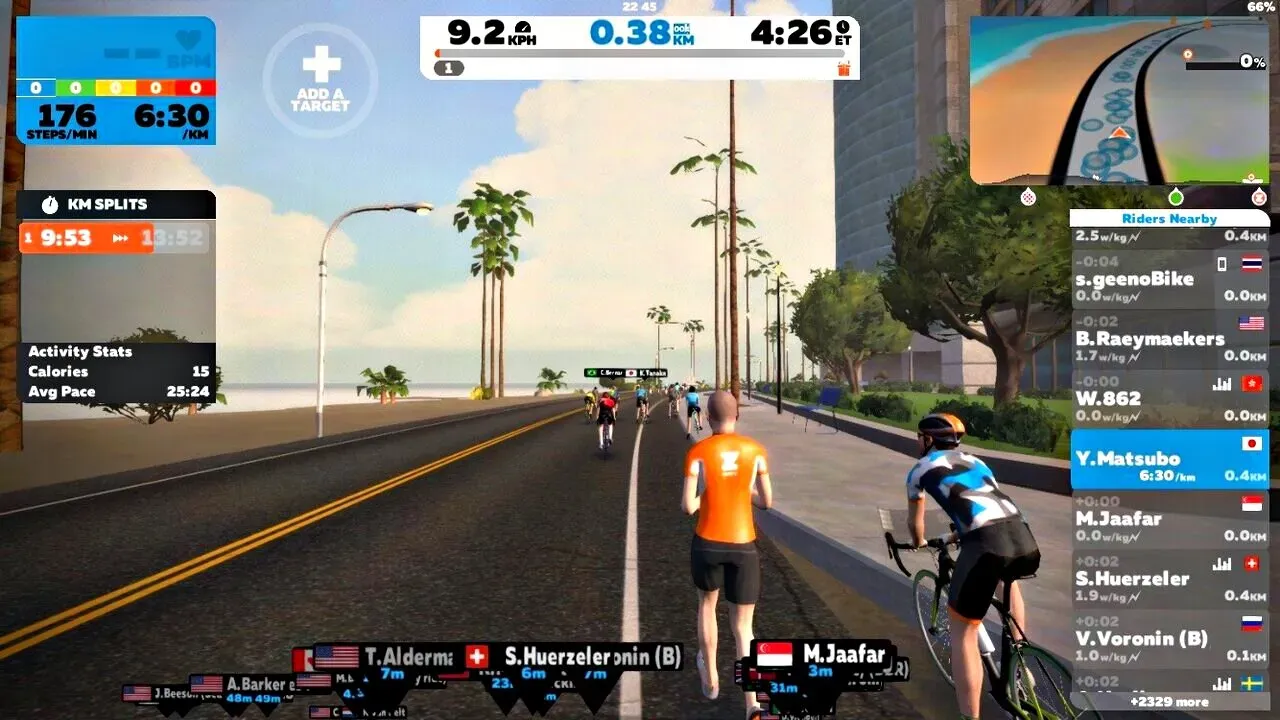Click the speedometer icon beside 9.2 KPH
The image size is (1280, 720).
[x=524, y=28]
